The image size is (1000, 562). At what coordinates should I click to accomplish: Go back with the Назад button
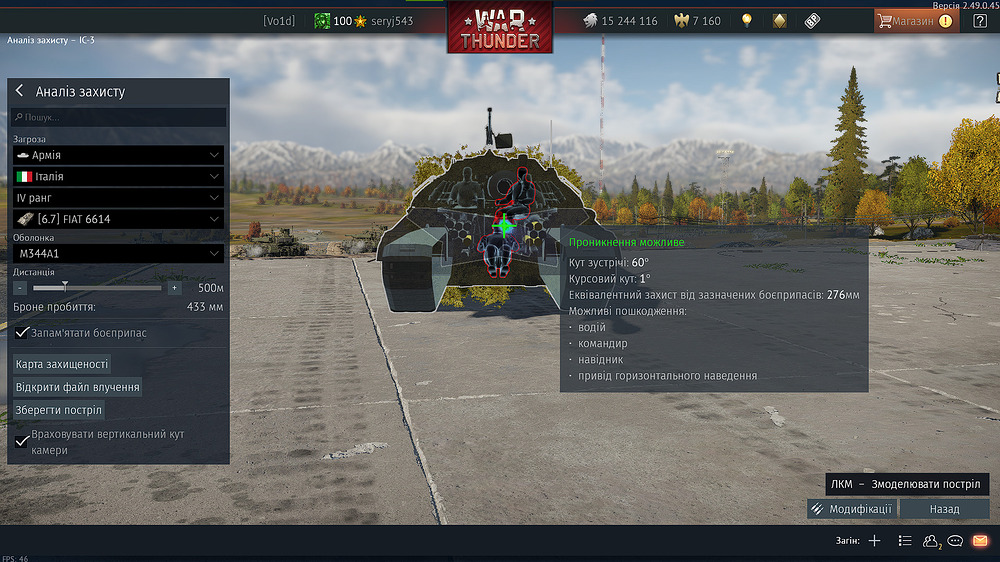(944, 509)
